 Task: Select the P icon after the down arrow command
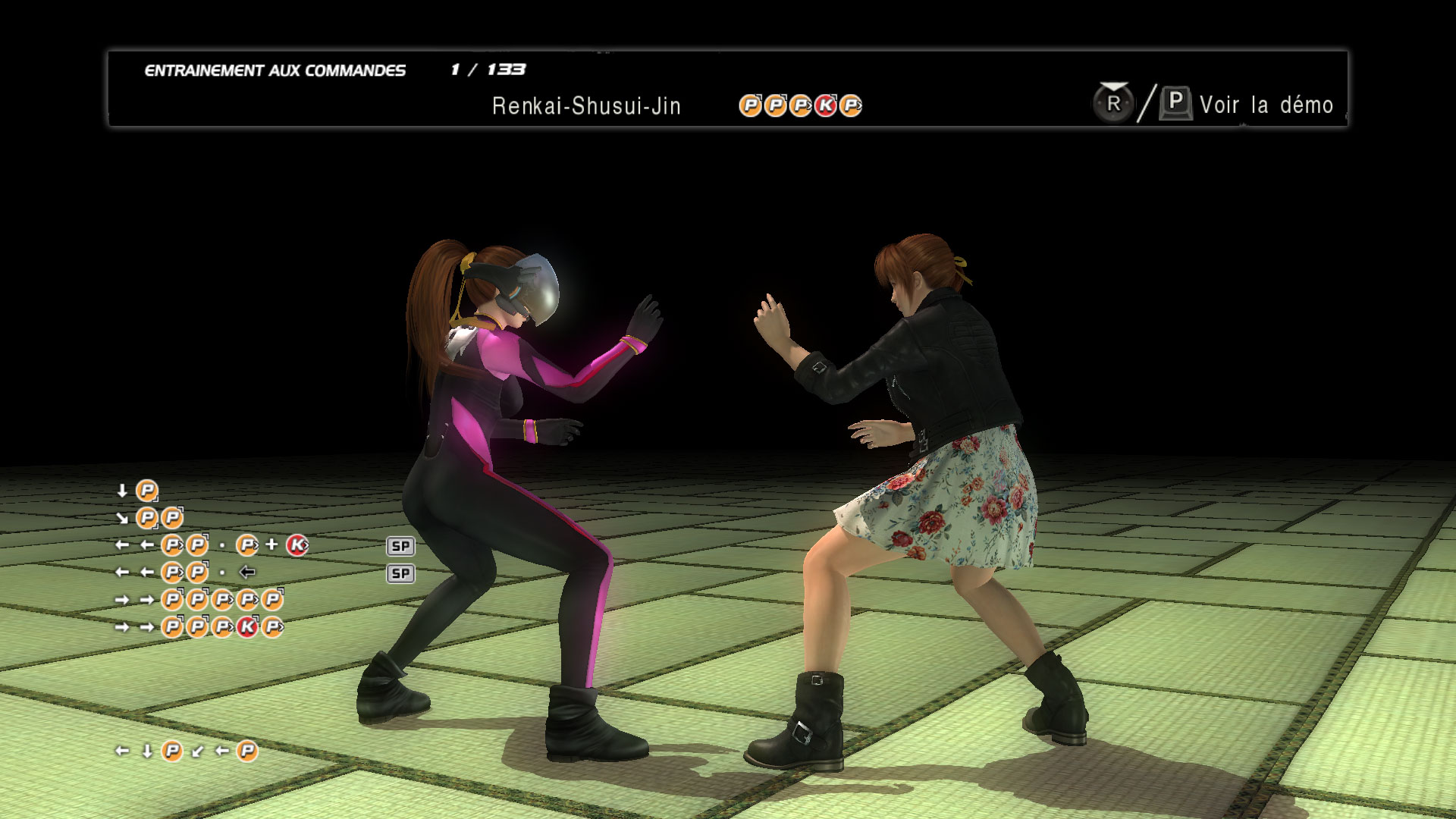coord(146,492)
